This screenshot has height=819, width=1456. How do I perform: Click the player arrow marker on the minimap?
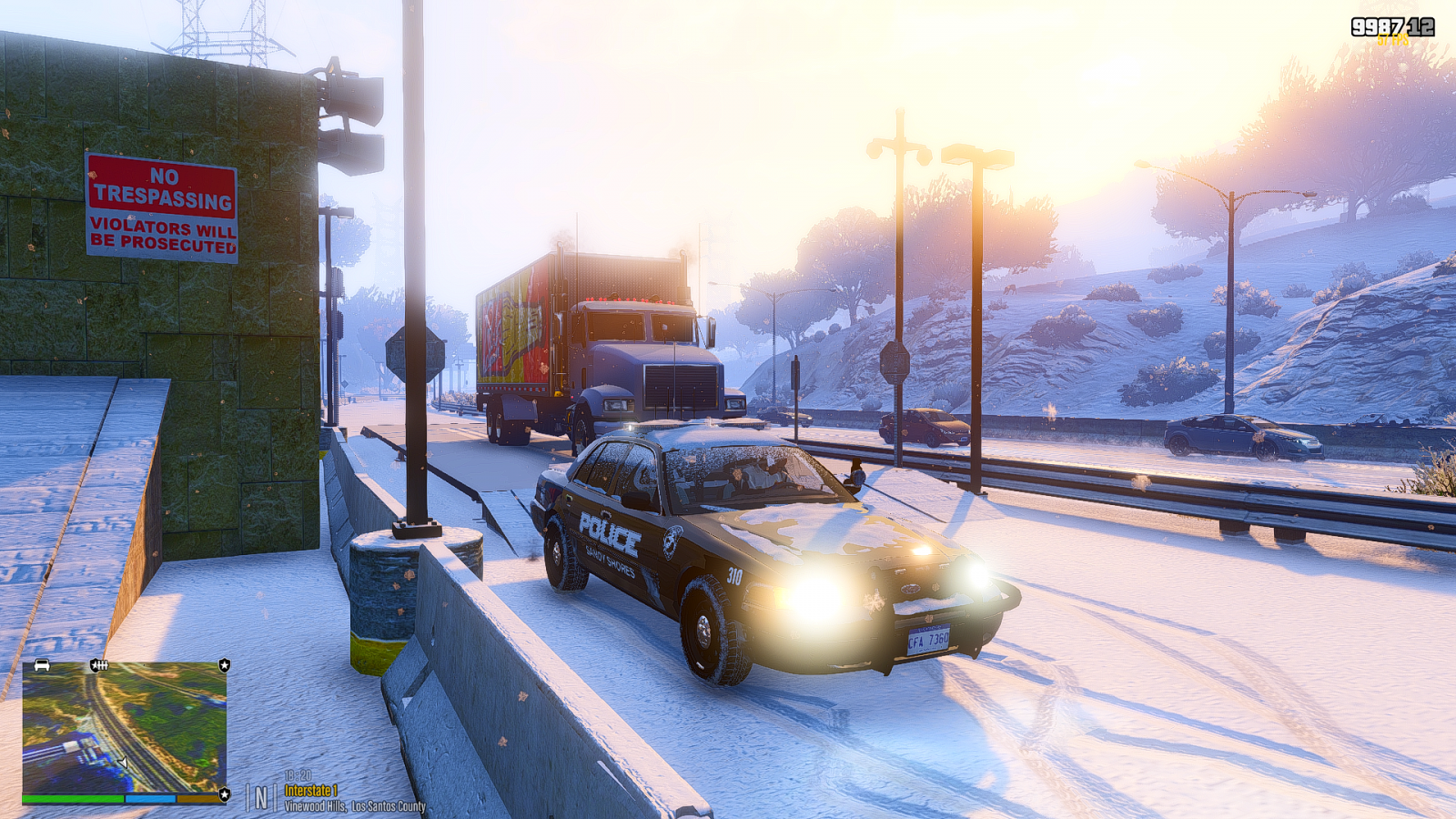click(123, 763)
